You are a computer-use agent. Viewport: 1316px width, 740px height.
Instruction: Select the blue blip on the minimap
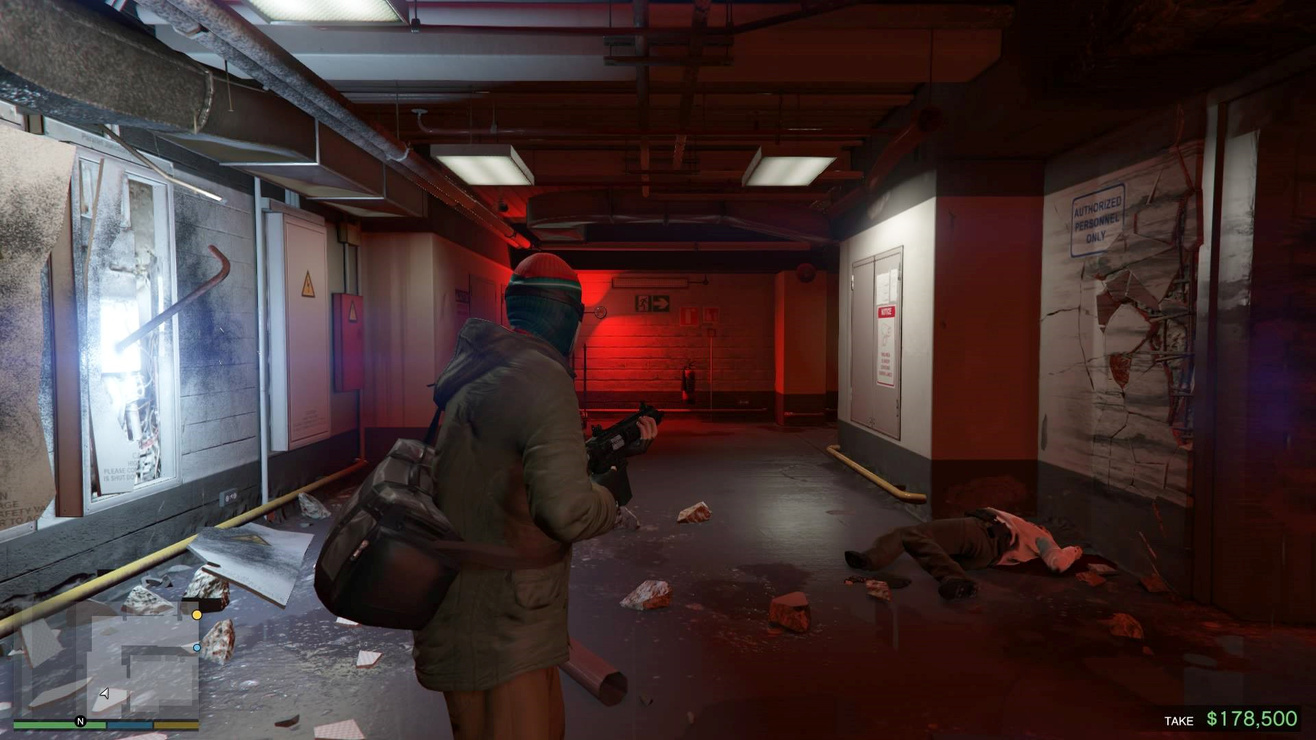coord(197,648)
